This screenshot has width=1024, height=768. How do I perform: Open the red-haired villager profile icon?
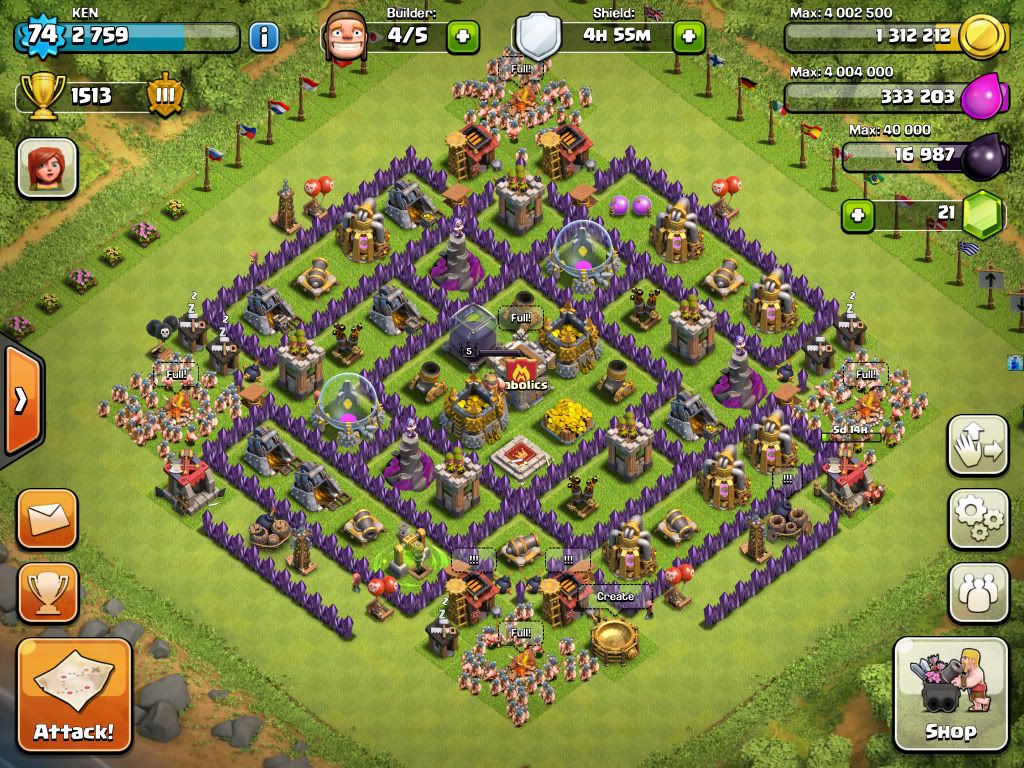click(47, 166)
